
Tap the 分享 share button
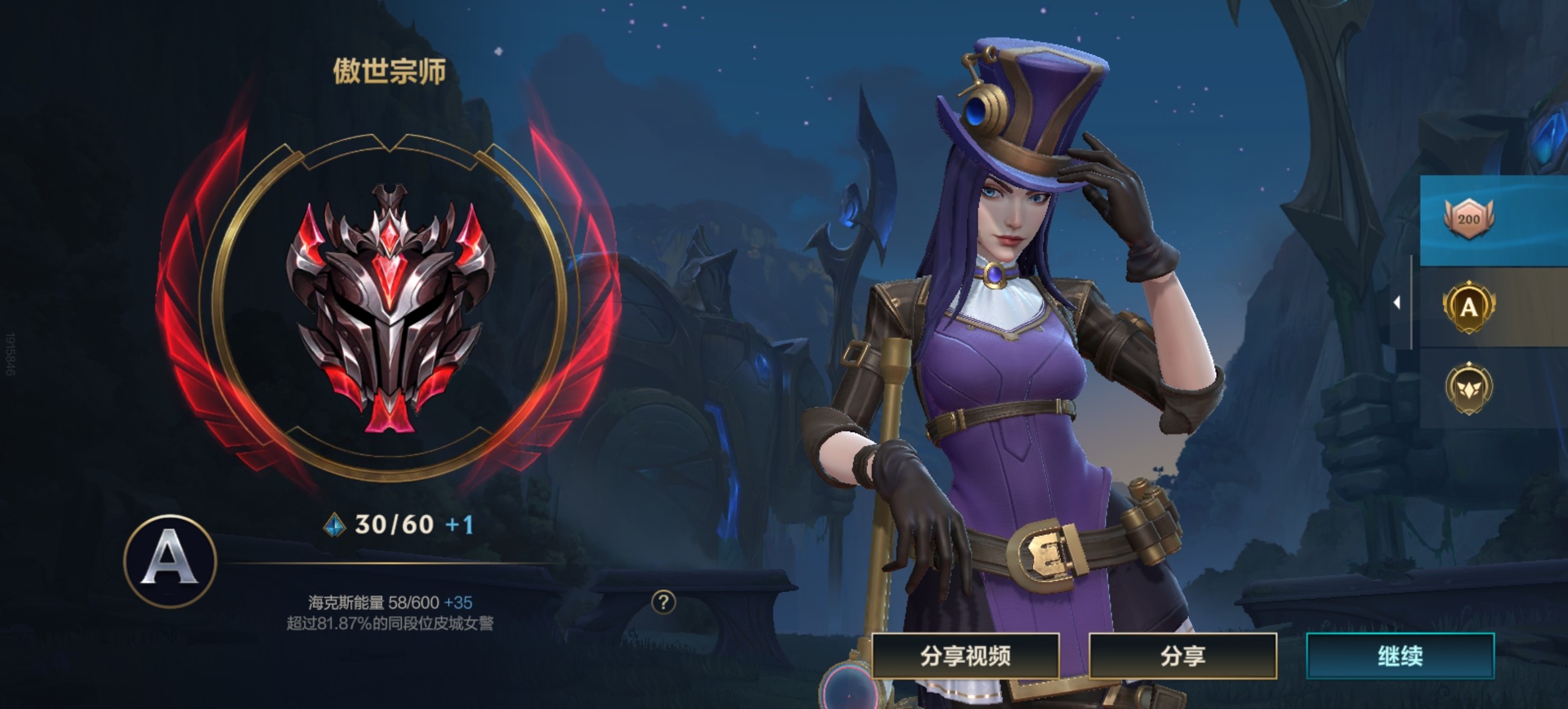1183,656
